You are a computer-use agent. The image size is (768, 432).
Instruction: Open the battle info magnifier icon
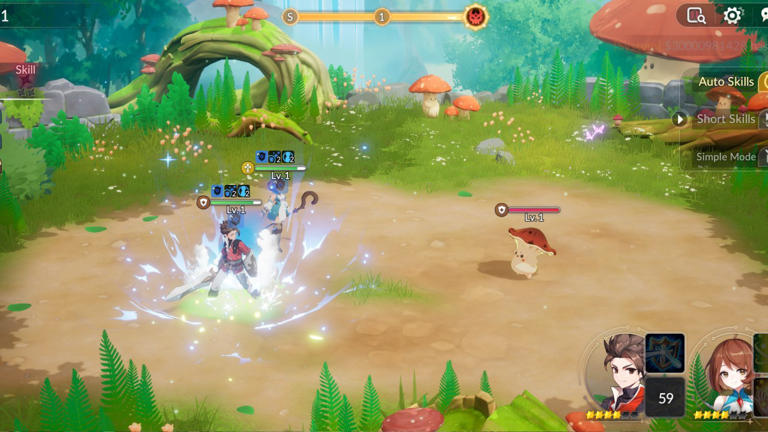[x=696, y=15]
